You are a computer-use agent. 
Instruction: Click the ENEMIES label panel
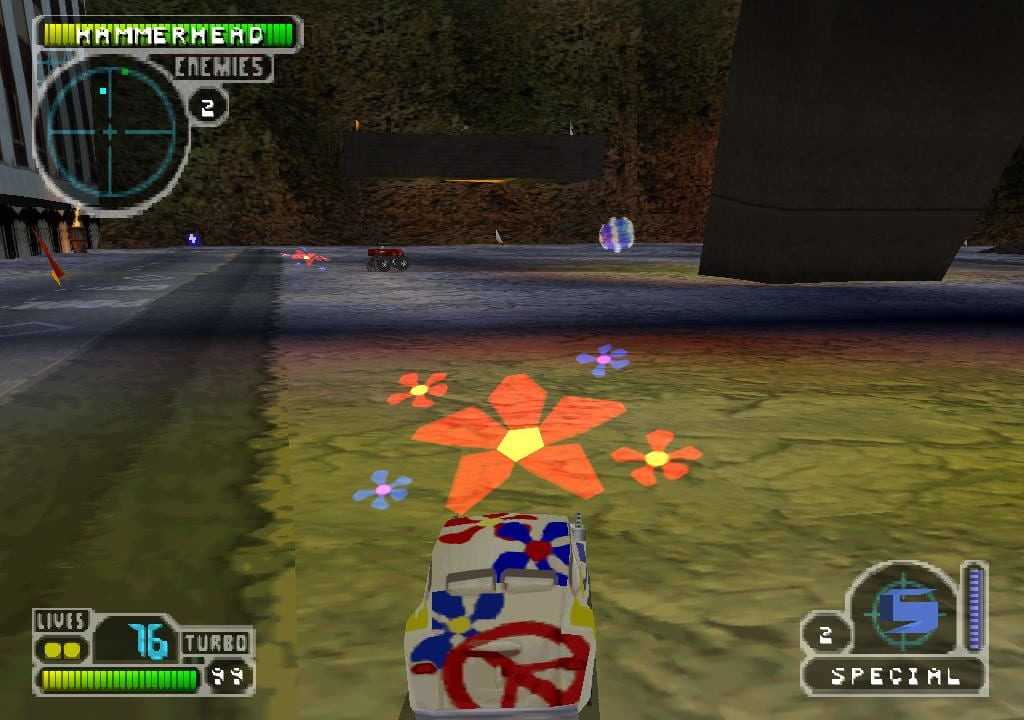click(x=221, y=68)
